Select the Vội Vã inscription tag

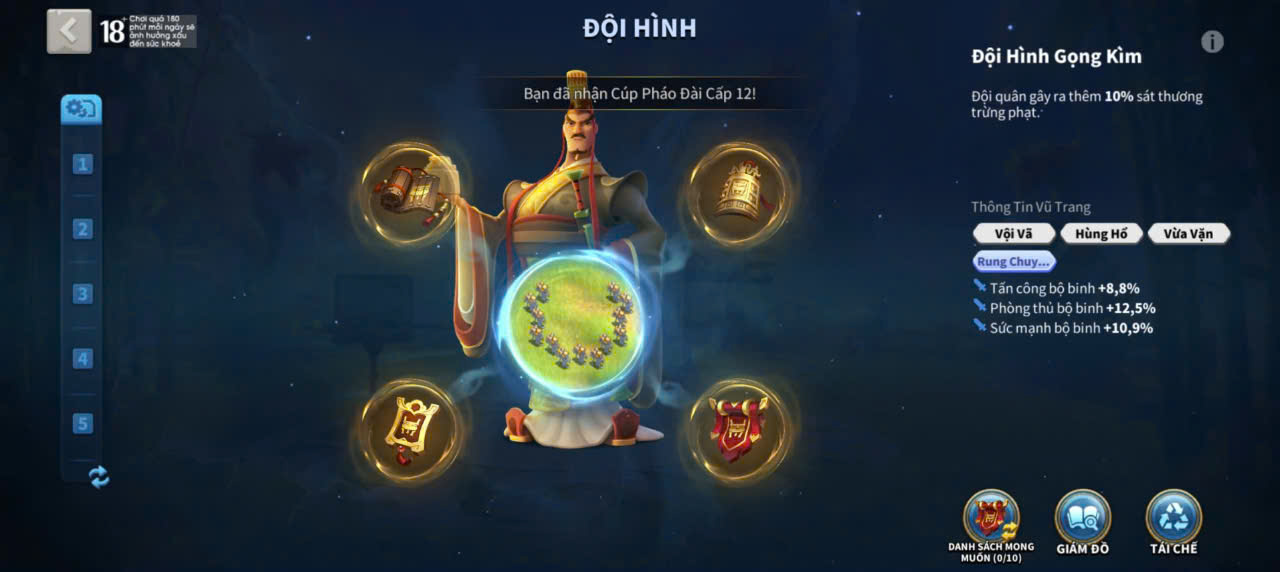[x=1013, y=234]
